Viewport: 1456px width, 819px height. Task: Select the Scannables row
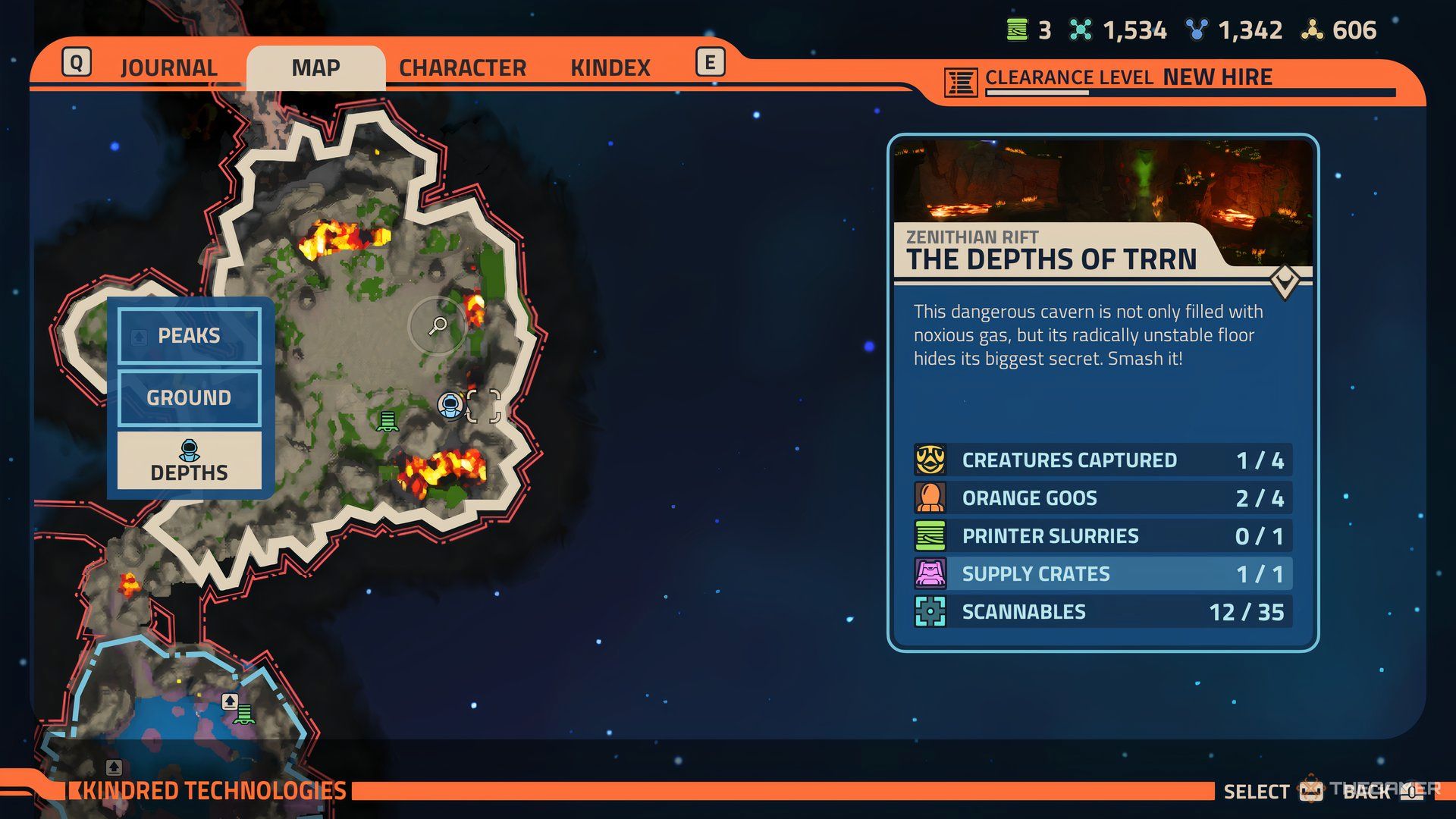pyautogui.click(x=1103, y=612)
